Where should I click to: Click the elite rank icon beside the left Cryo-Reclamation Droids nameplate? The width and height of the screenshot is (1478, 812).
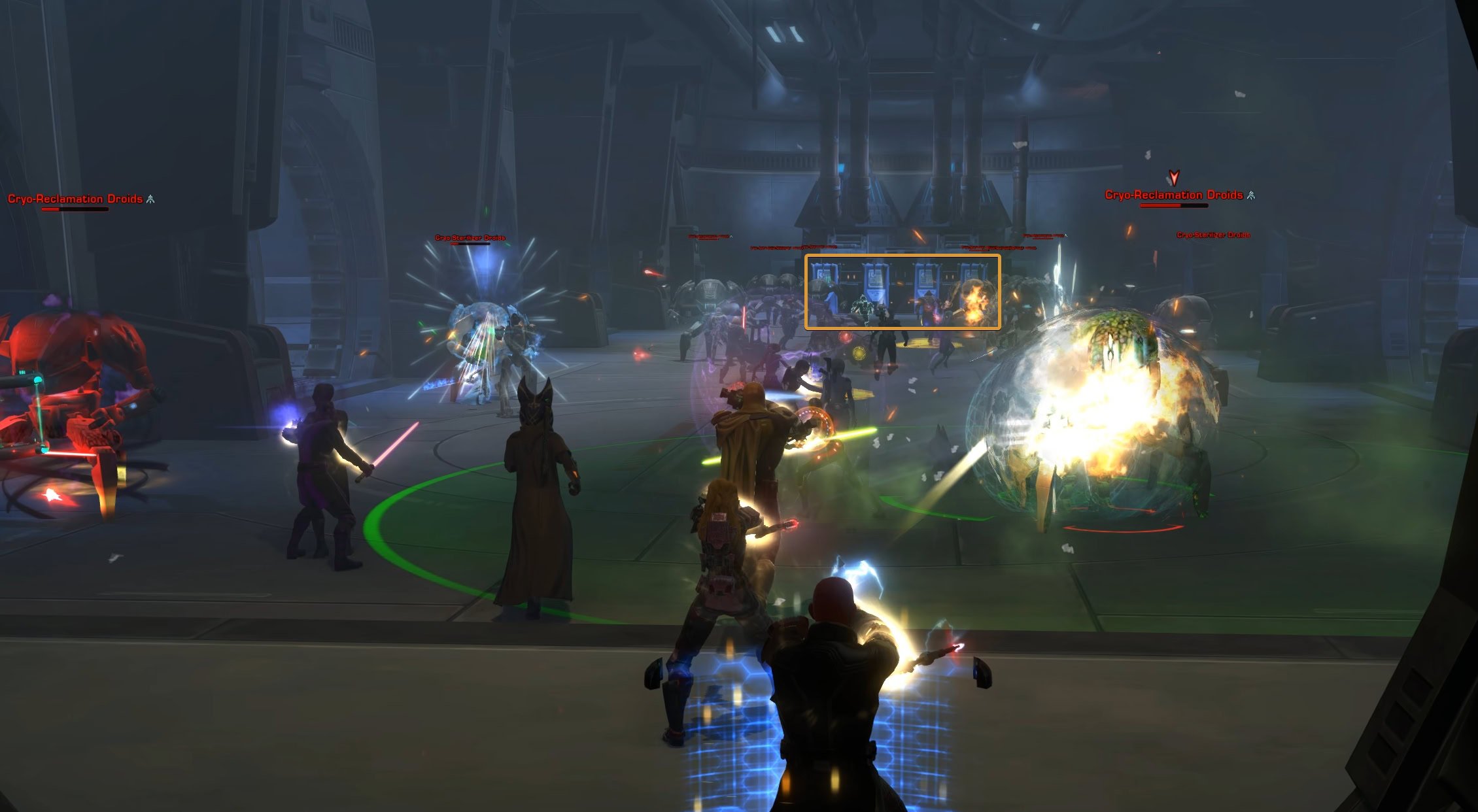152,199
